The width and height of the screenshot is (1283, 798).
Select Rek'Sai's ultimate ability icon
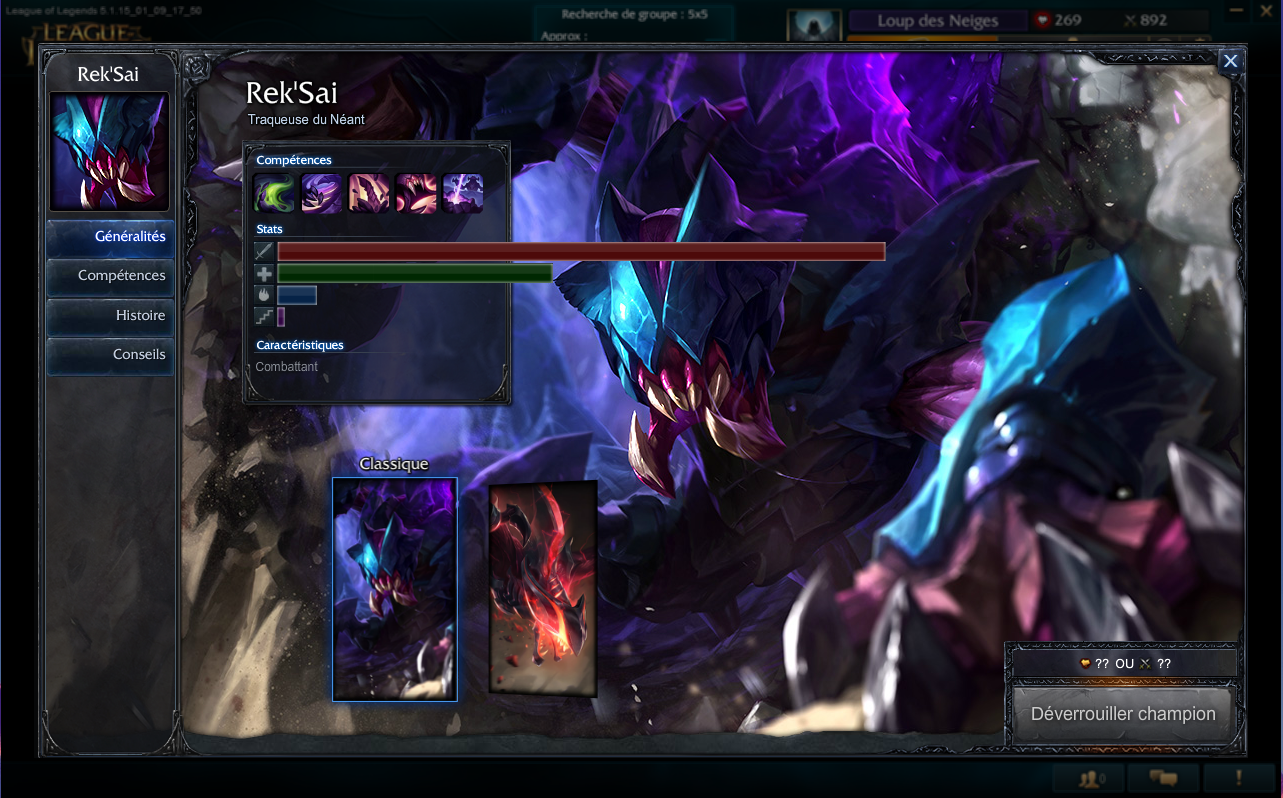pos(463,192)
